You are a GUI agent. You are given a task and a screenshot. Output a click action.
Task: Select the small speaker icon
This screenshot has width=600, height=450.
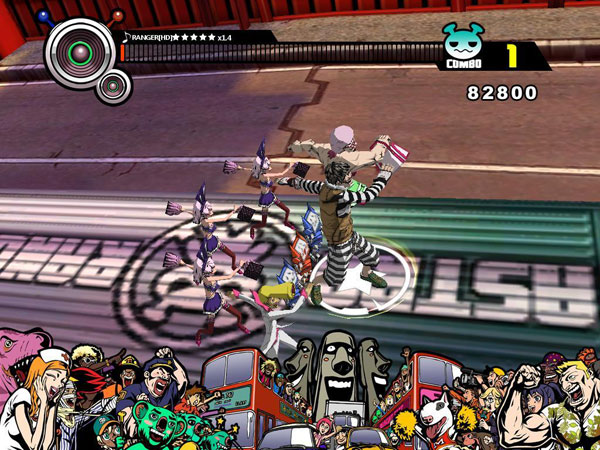click(114, 88)
